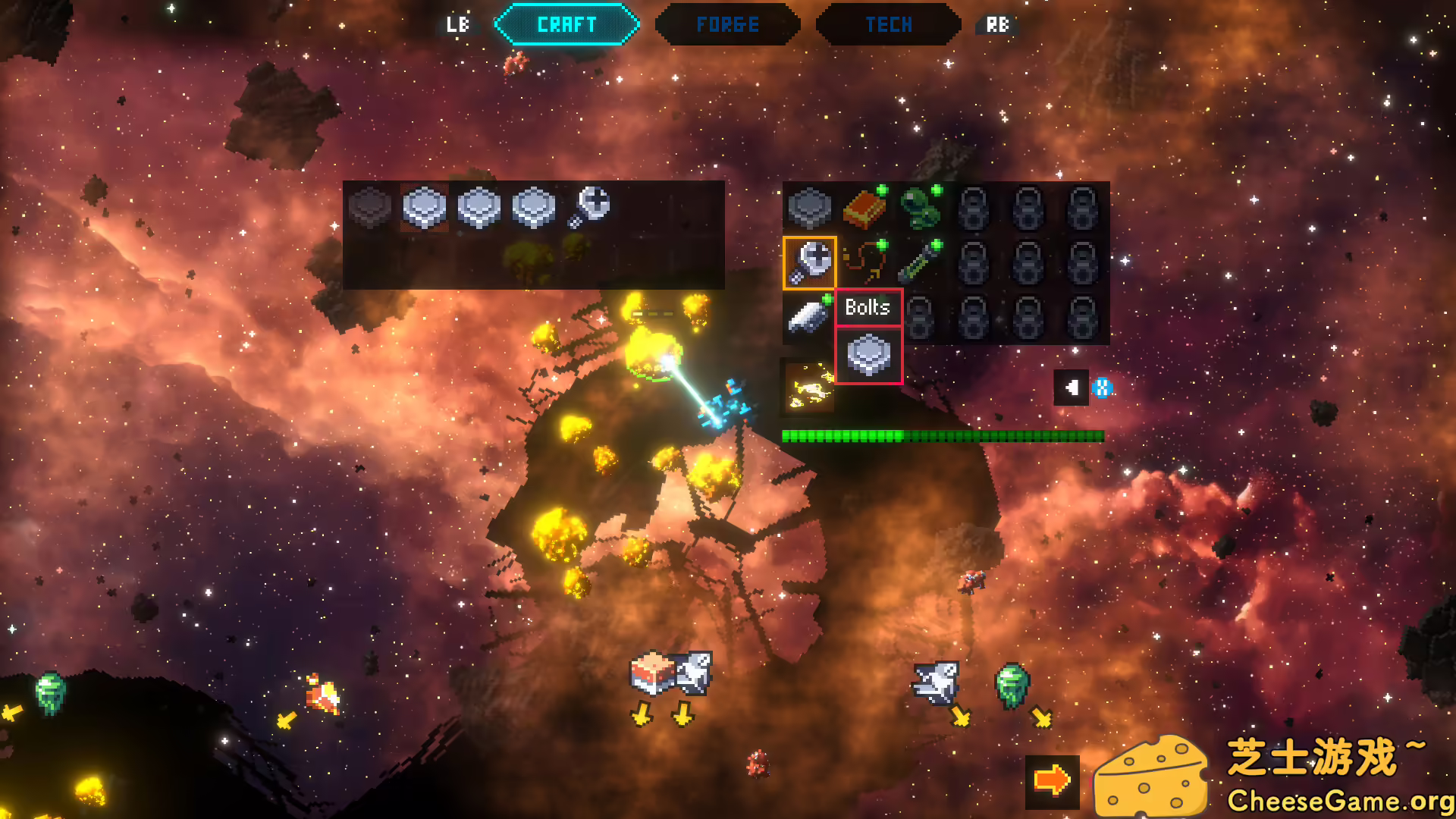Select the orange brick recipe
1456x819 pixels.
tap(864, 208)
